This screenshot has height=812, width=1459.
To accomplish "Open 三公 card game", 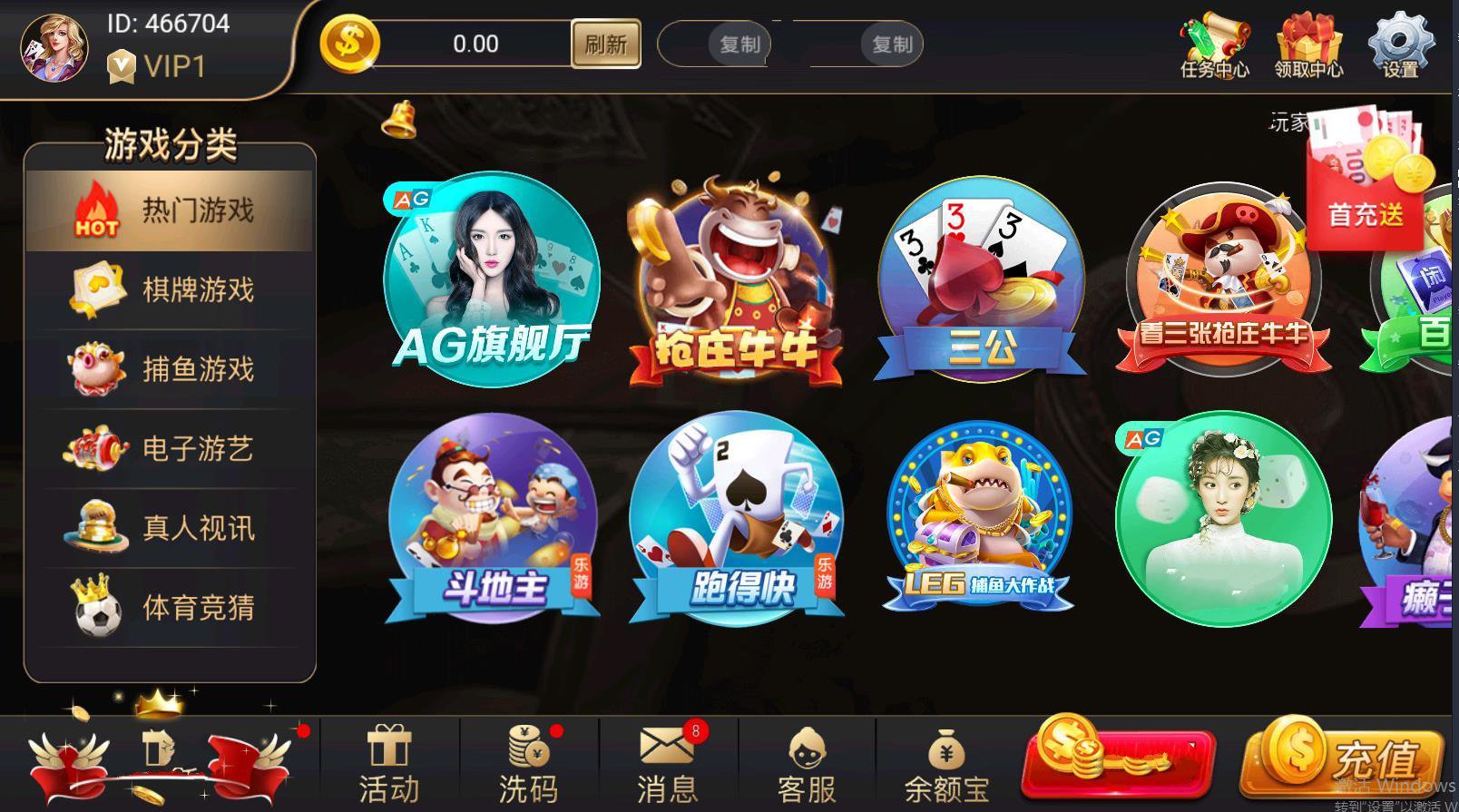I will [x=981, y=281].
